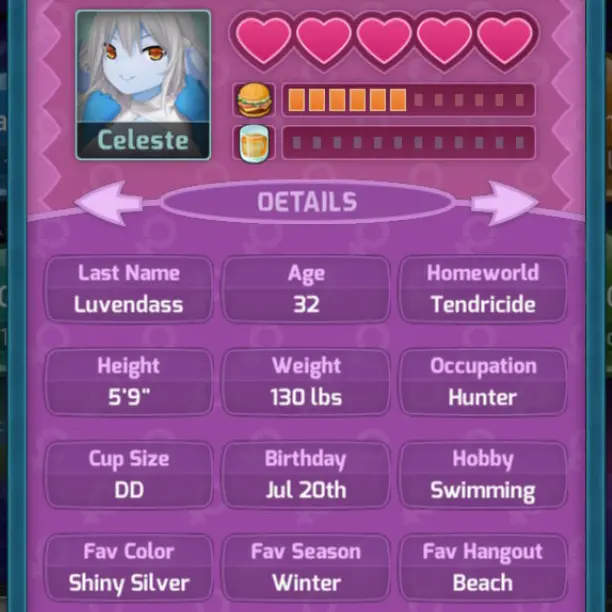Select the Age 32 detail box
Viewport: 612px width, 612px height.
(x=306, y=289)
